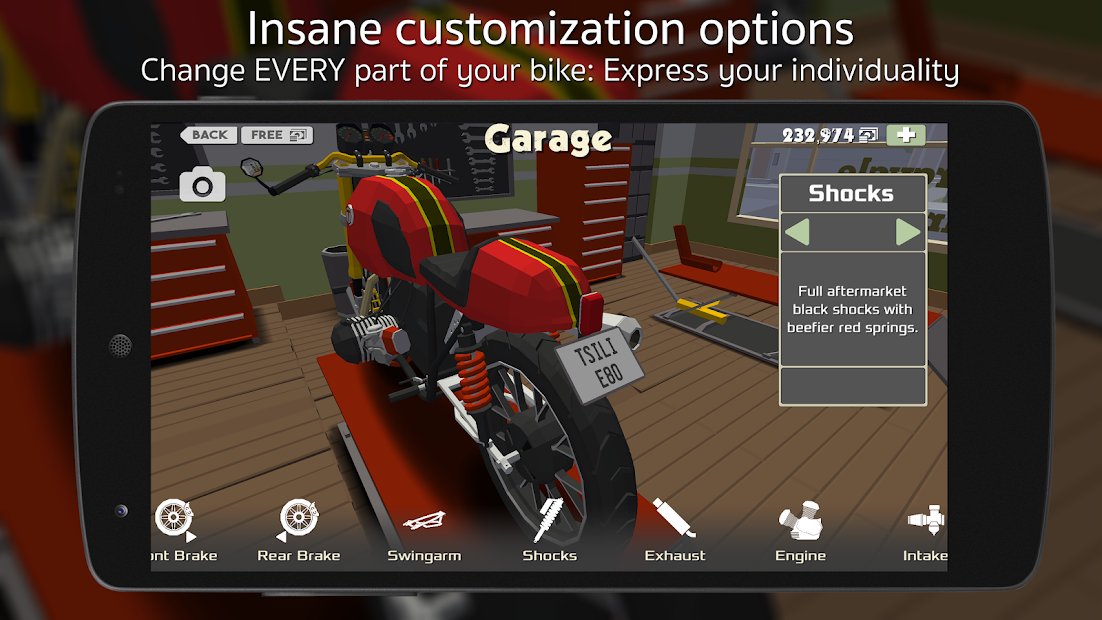Select the Engine part category
Viewport: 1102px width, 620px height.
pyautogui.click(x=800, y=532)
